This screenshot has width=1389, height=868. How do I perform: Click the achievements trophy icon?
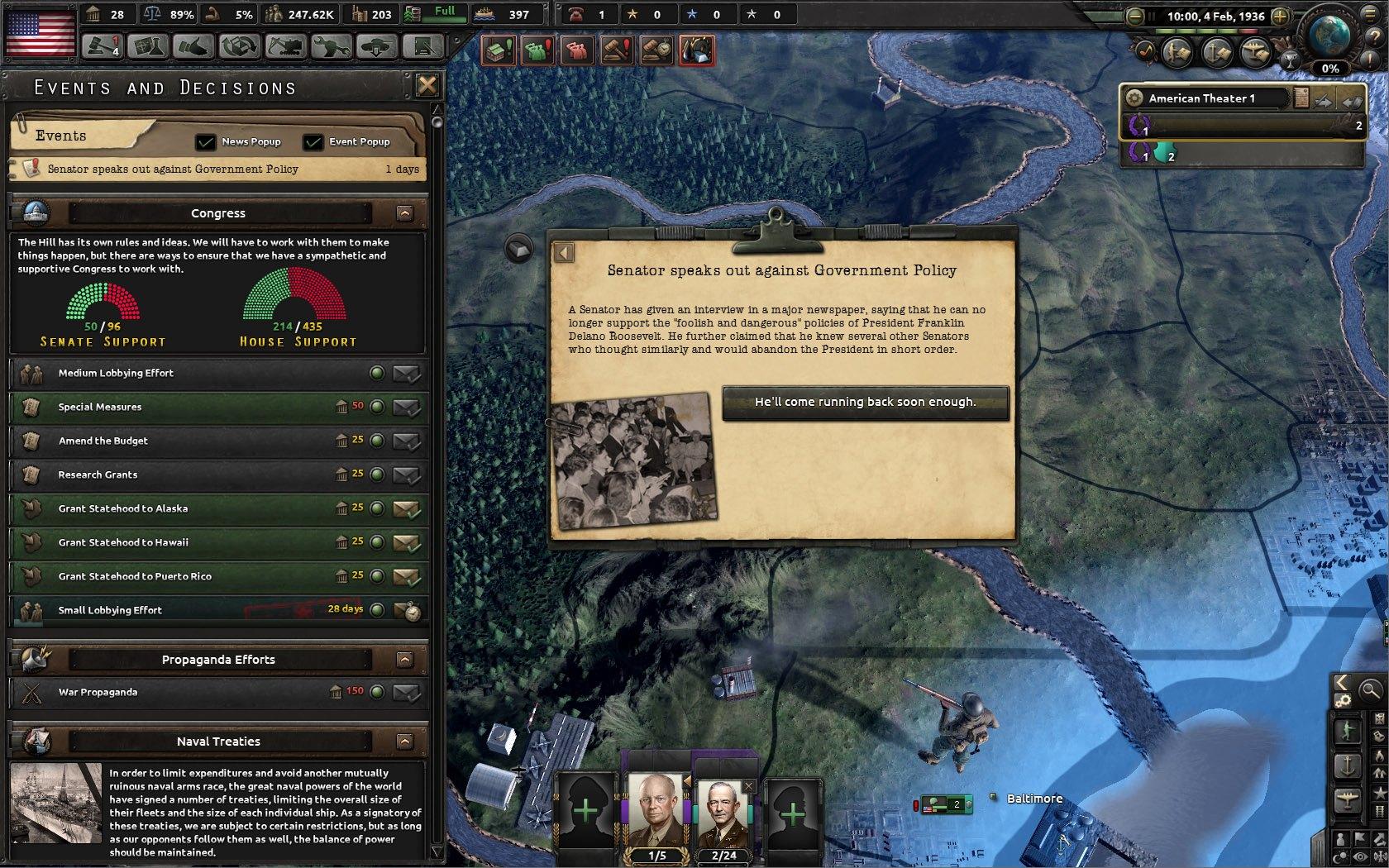click(1291, 60)
